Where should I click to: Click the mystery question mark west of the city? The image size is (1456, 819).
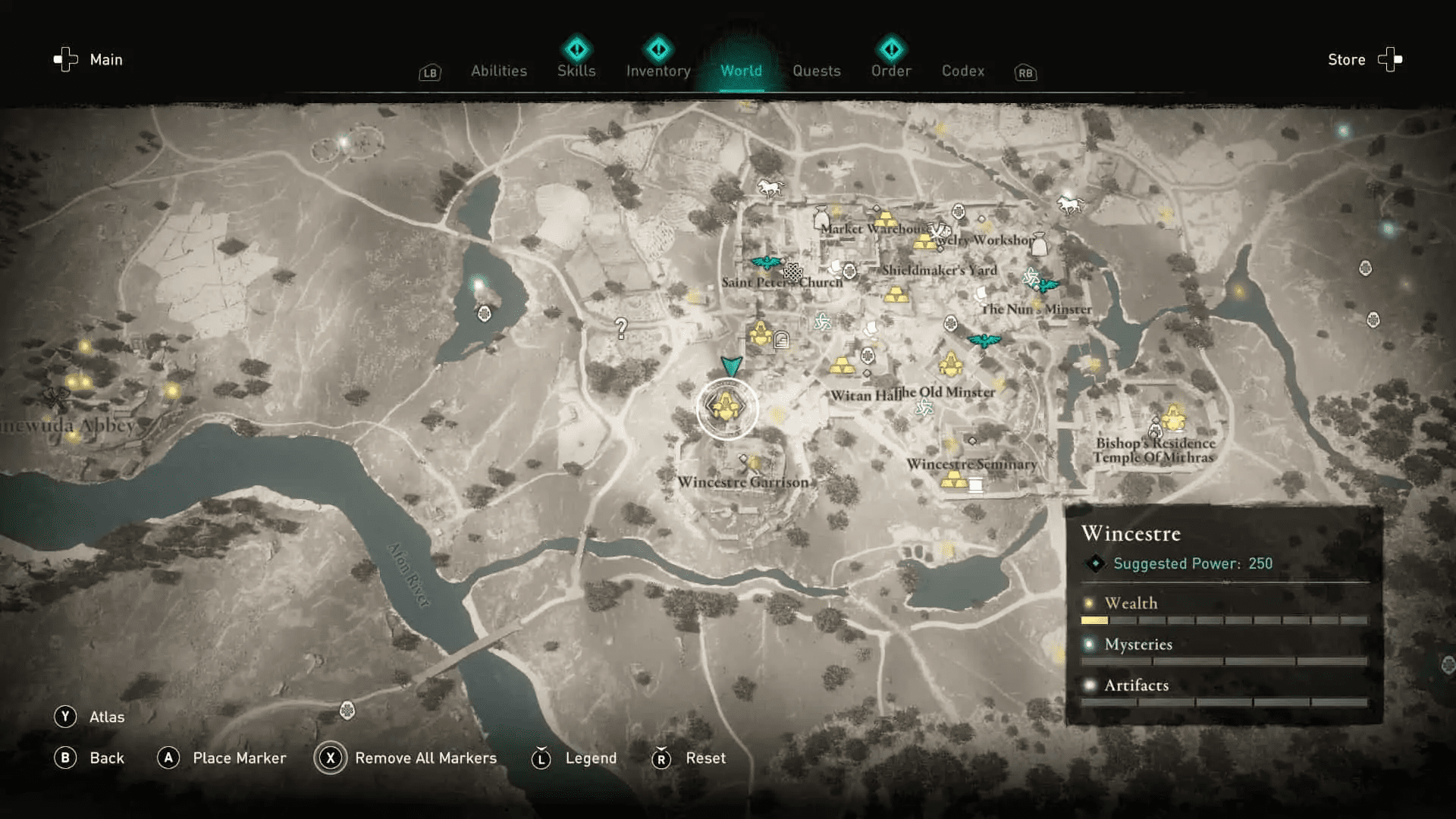click(x=622, y=328)
